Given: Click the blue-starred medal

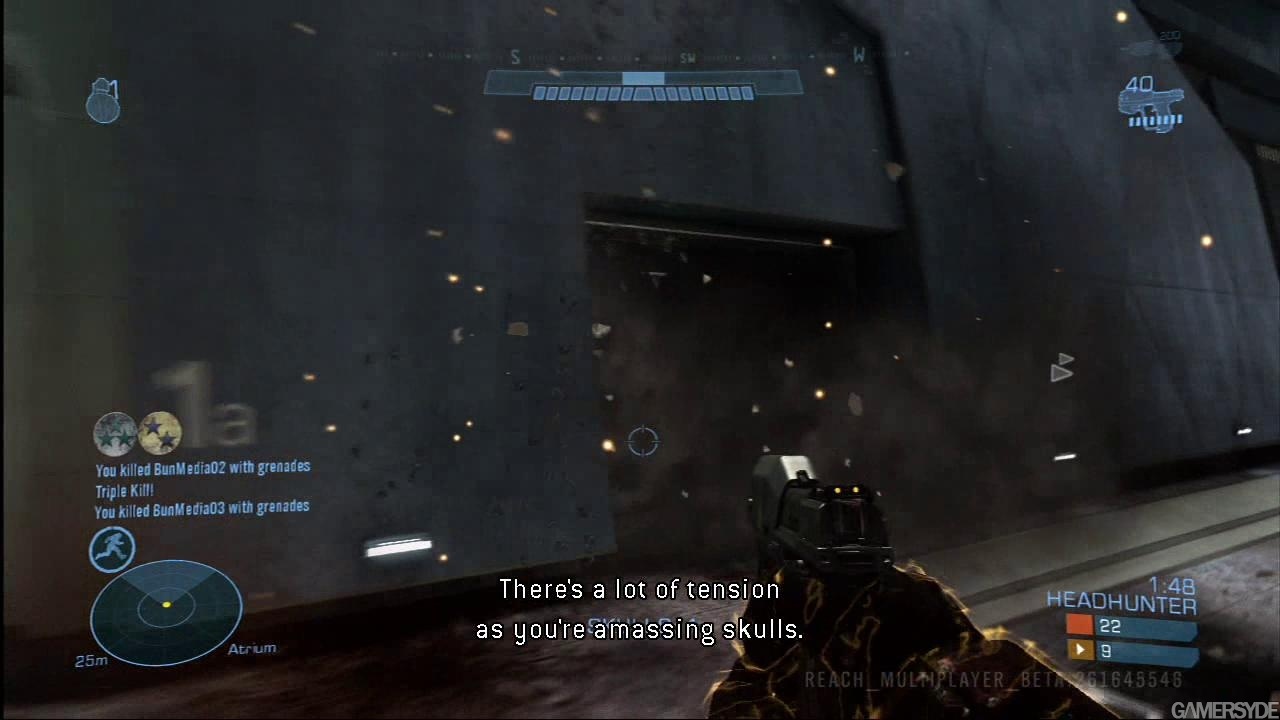Looking at the screenshot, I should coord(160,433).
